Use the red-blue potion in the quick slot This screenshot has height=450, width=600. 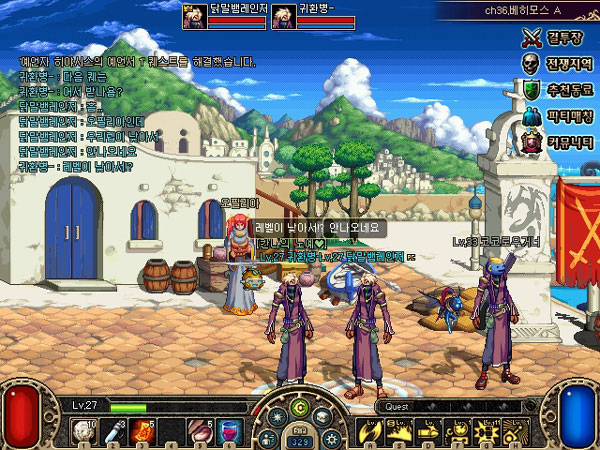[x=230, y=432]
